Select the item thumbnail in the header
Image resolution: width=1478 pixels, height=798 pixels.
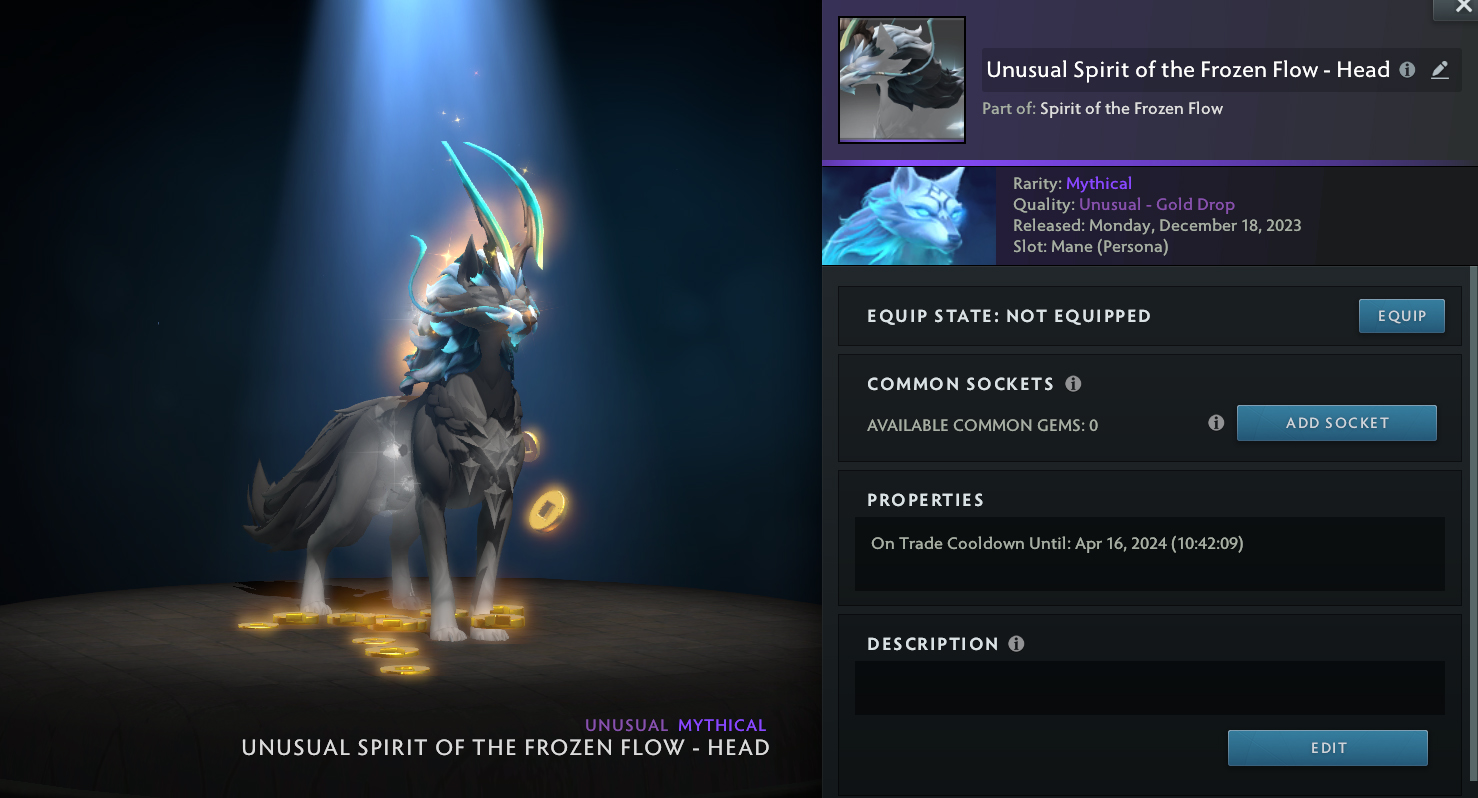[901, 79]
